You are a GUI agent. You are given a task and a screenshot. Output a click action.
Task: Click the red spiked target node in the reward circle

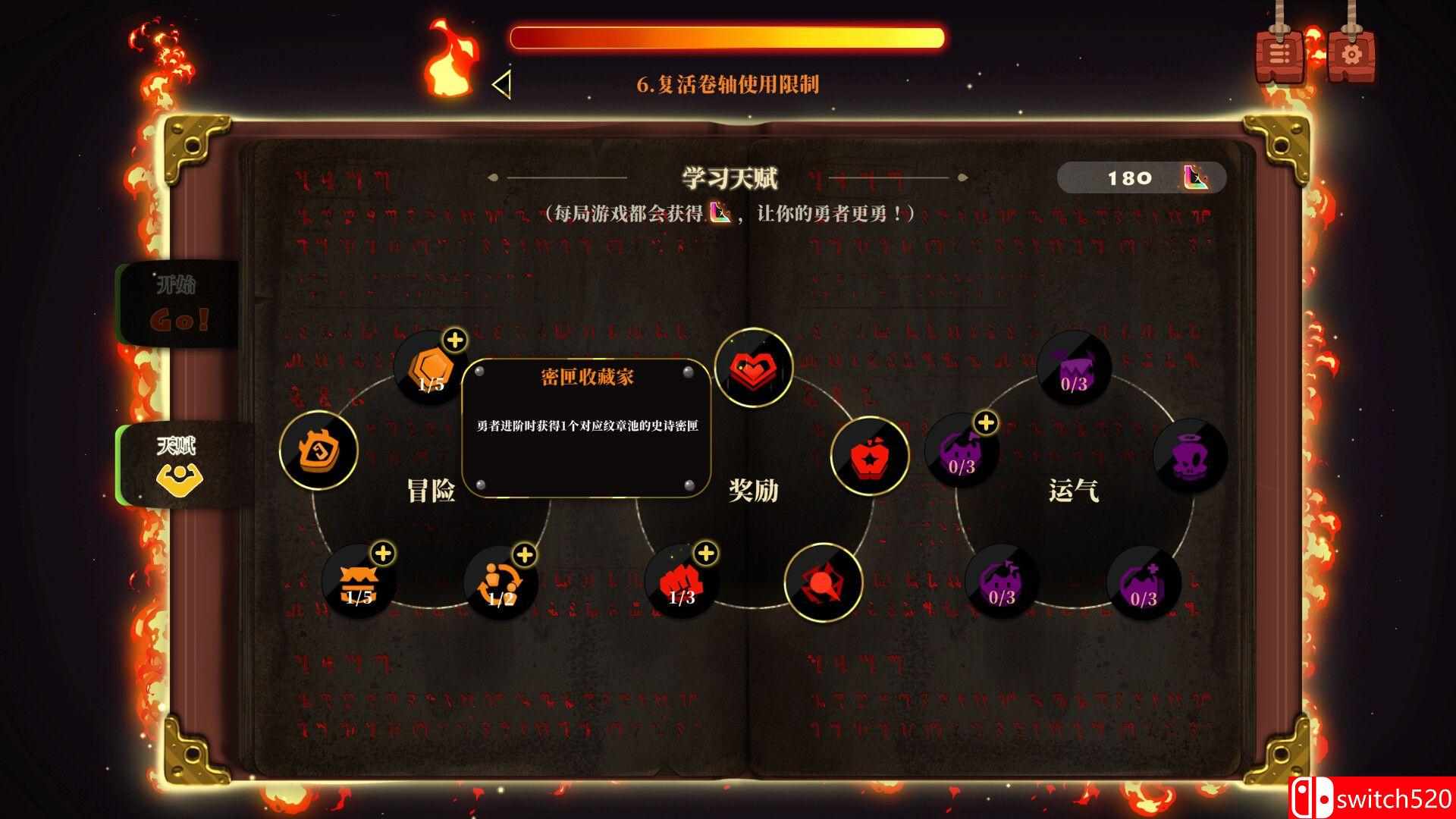pos(825,582)
